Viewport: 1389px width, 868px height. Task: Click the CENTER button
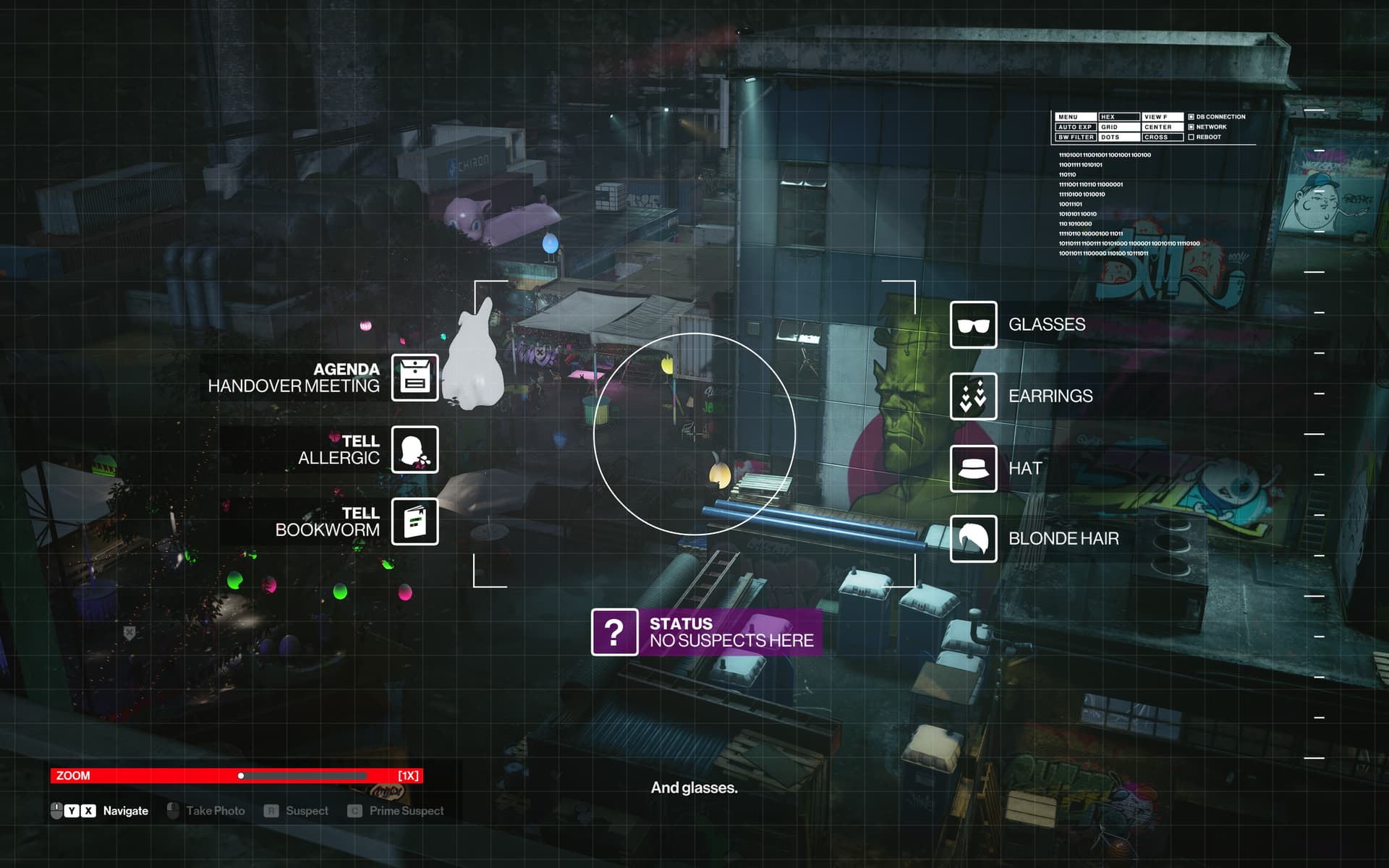click(1162, 127)
